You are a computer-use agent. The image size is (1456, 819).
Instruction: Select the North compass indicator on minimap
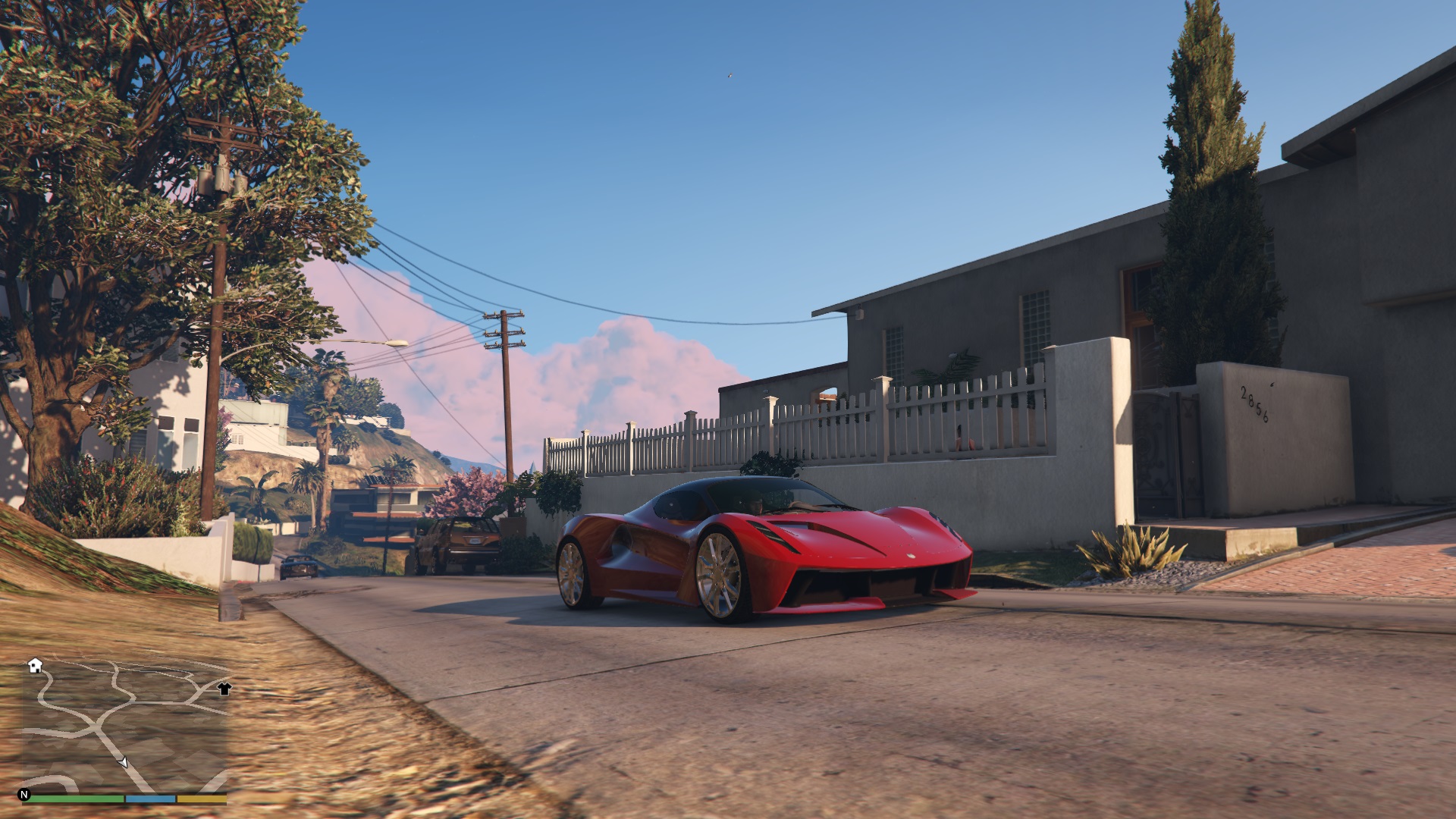pyautogui.click(x=24, y=795)
